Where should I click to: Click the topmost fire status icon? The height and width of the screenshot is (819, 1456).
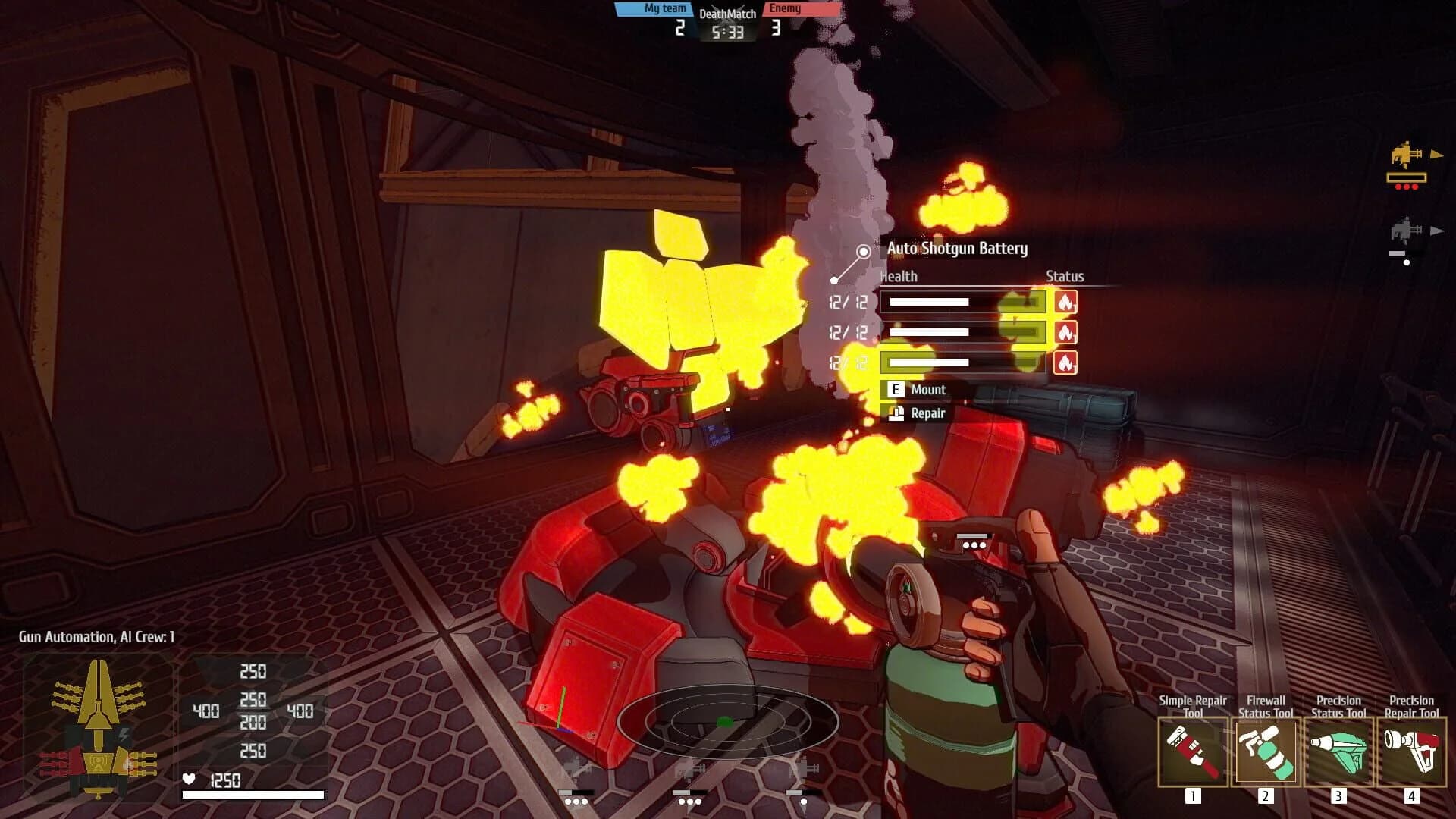point(1066,302)
